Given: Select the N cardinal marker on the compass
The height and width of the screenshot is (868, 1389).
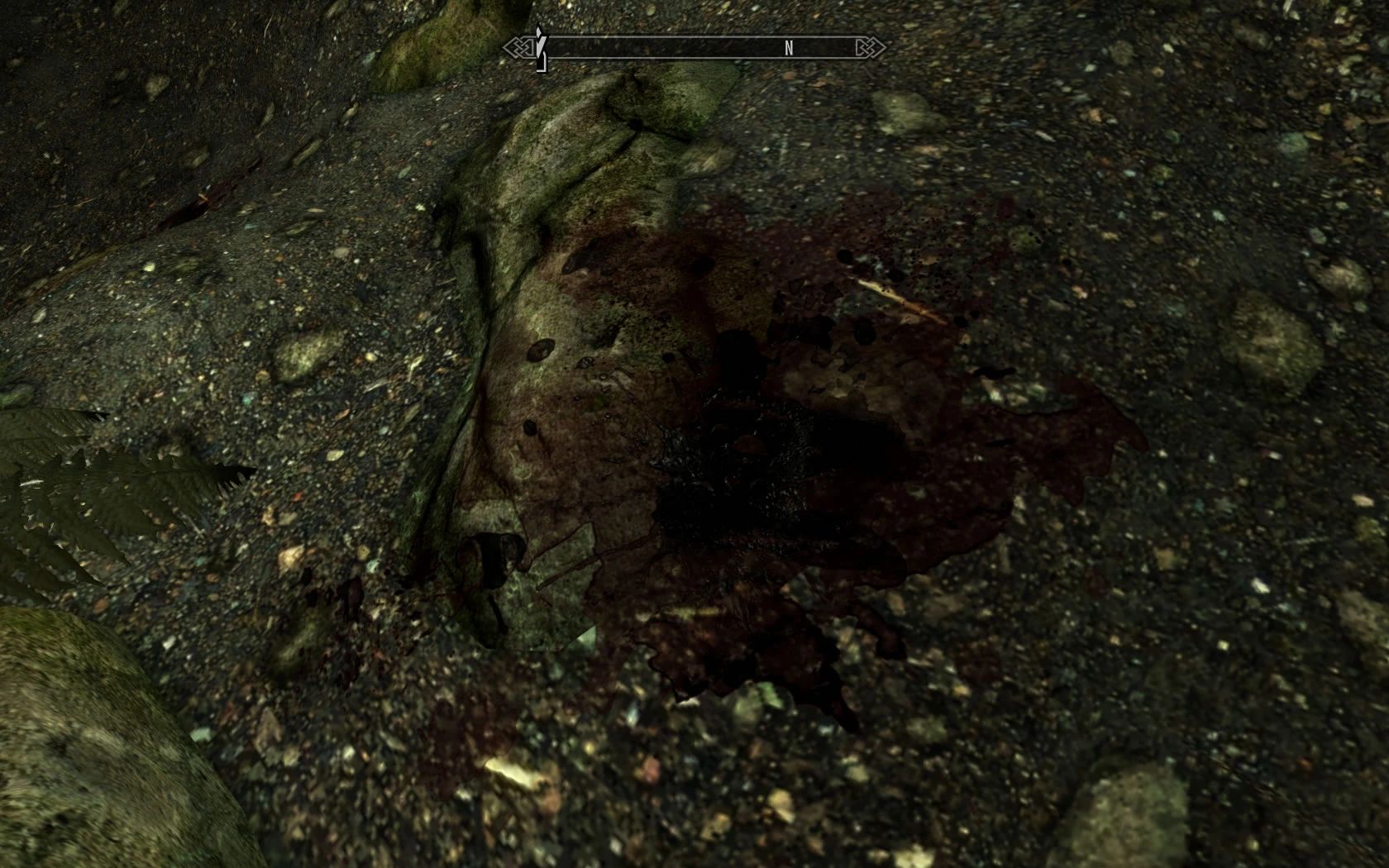Looking at the screenshot, I should tap(790, 48).
